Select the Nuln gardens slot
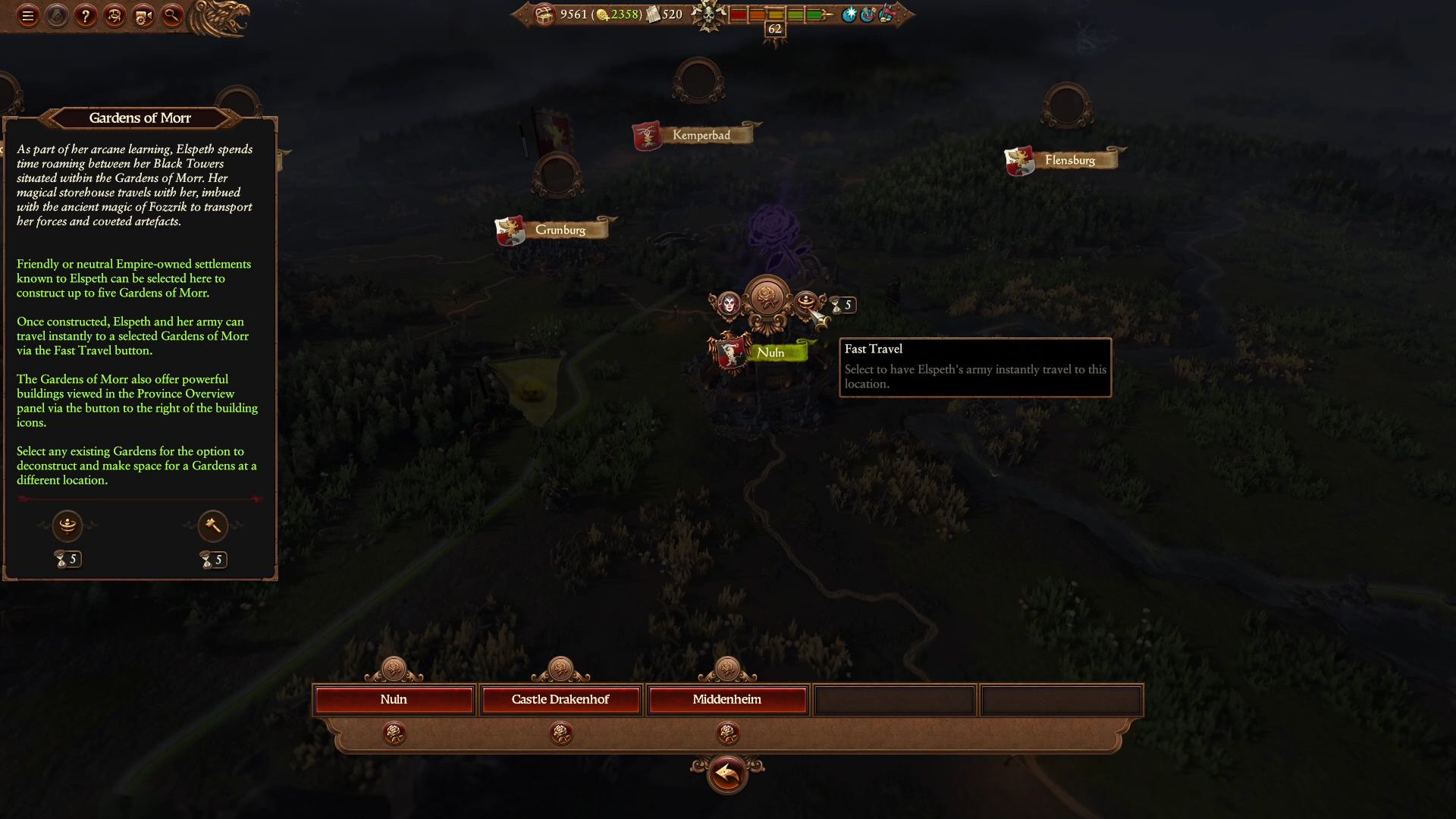The image size is (1456, 819). (x=394, y=700)
